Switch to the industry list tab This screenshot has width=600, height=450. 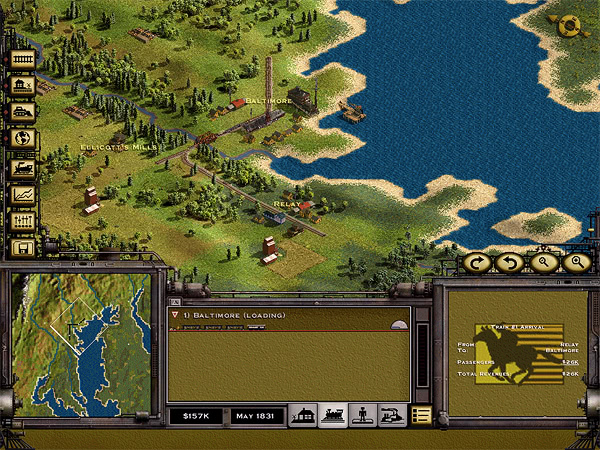[x=393, y=415]
